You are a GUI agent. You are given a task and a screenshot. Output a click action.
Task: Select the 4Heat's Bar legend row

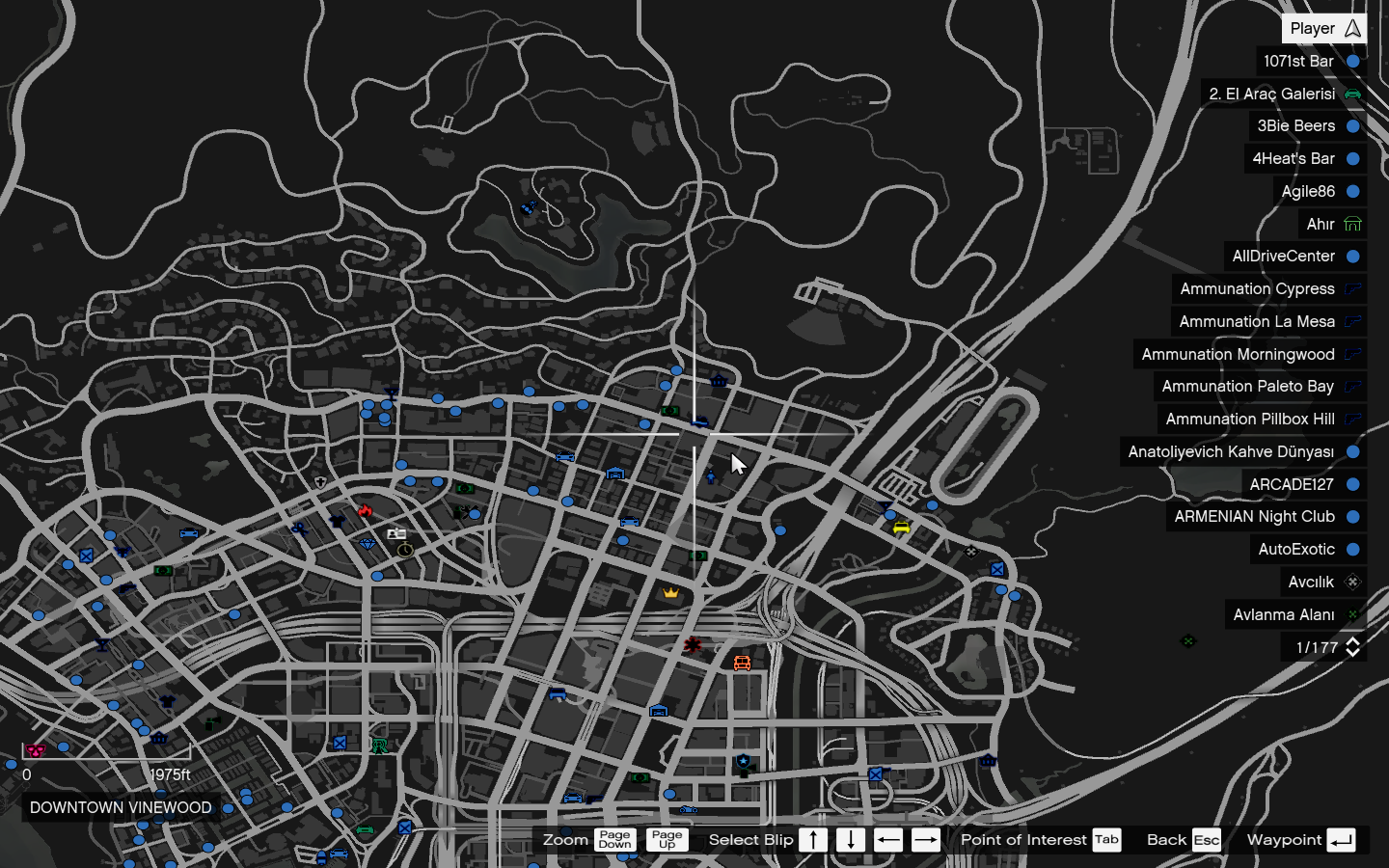click(x=1304, y=159)
